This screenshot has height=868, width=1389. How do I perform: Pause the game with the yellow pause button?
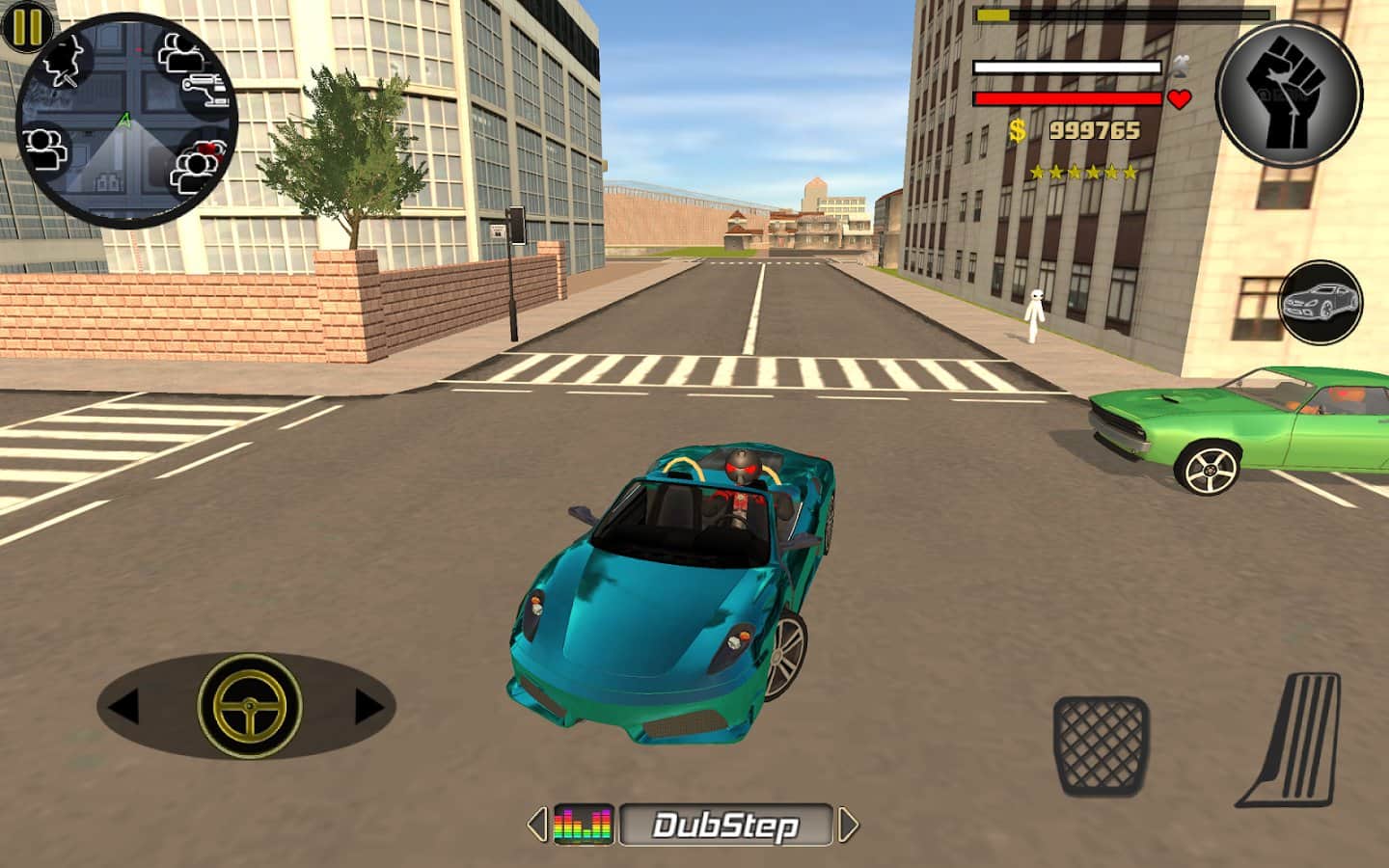tap(26, 26)
